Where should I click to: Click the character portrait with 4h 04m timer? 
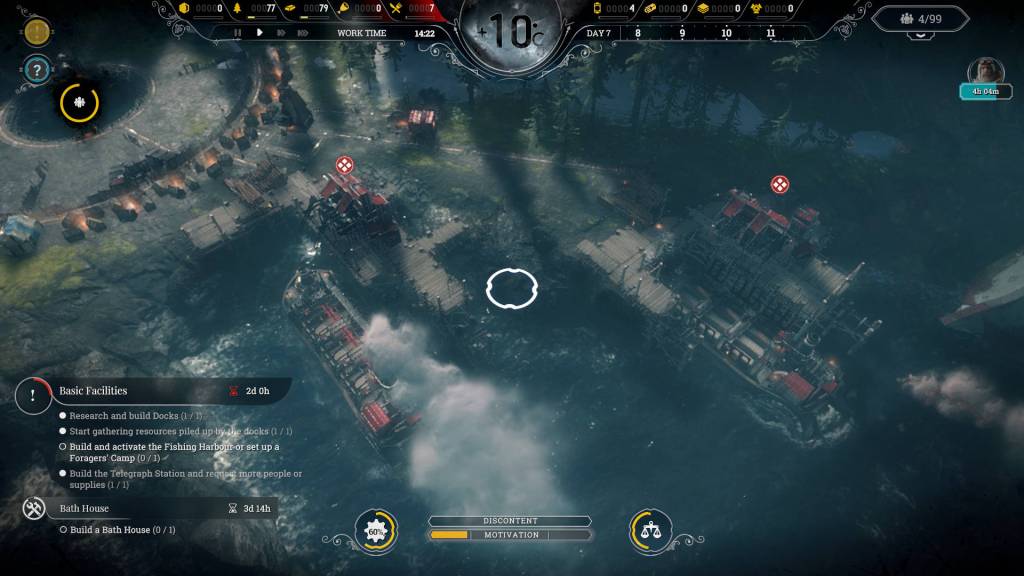[985, 74]
